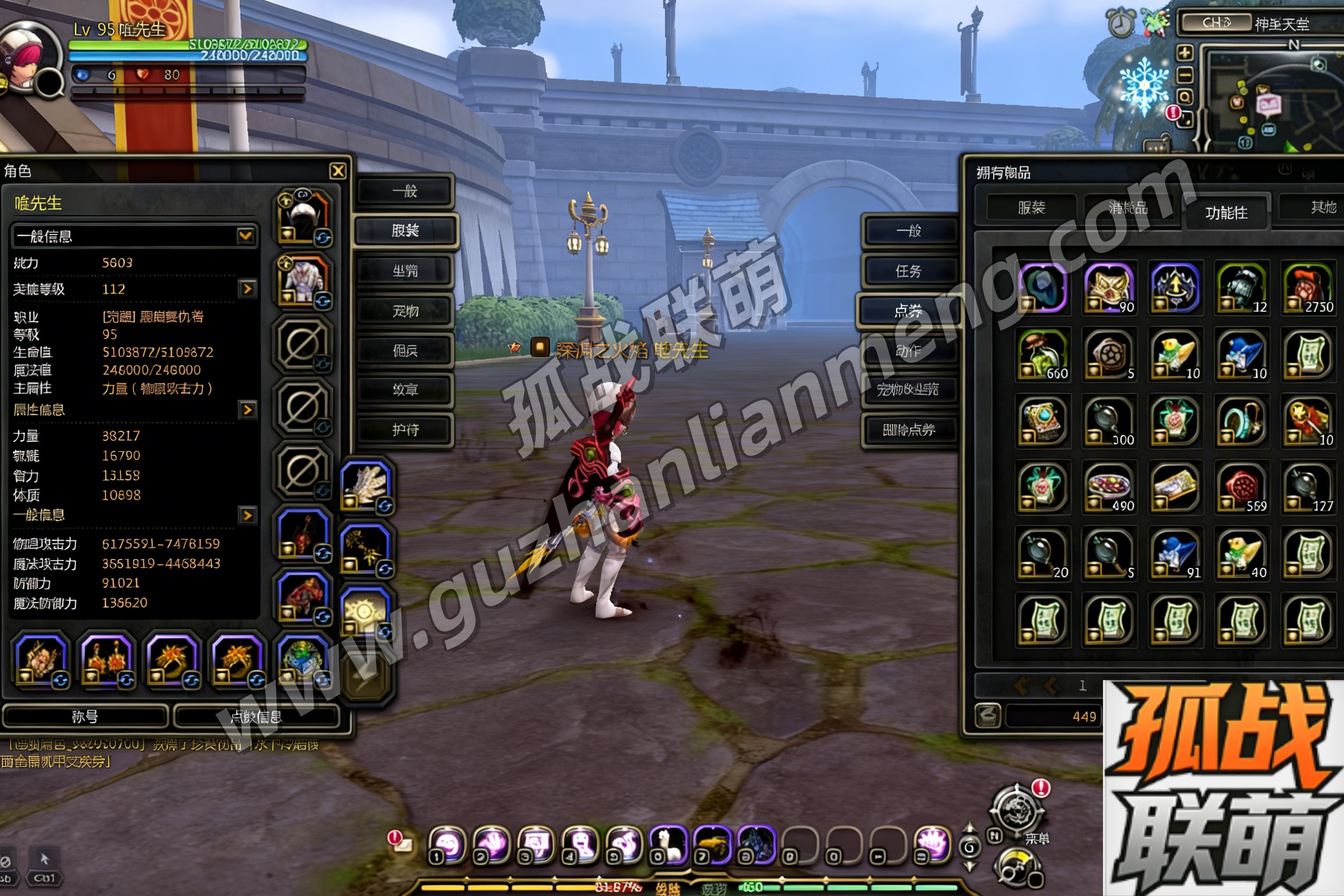Zoom in the minimap with plus button
The width and height of the screenshot is (1344, 896).
tap(1184, 53)
